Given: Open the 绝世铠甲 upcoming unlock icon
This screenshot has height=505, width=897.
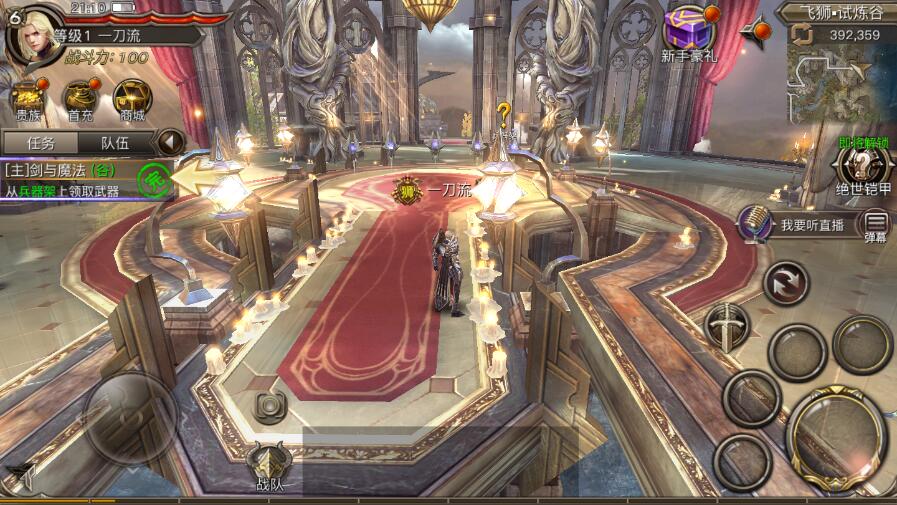Looking at the screenshot, I should pyautogui.click(x=862, y=168).
